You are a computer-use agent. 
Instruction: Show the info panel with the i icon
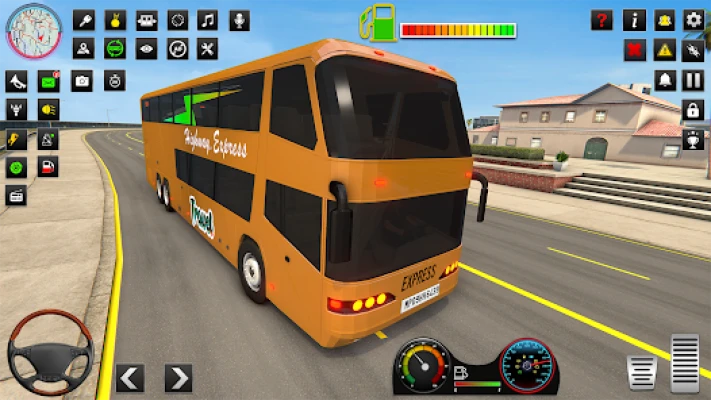[634, 20]
